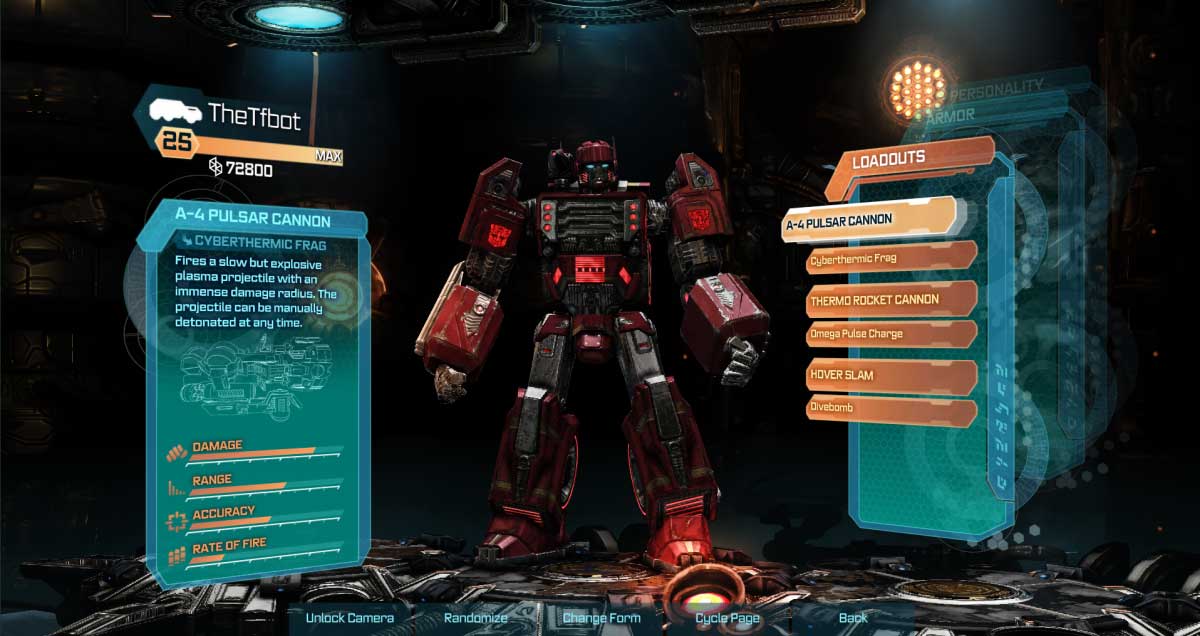This screenshot has width=1200, height=636.
Task: Select the Thermo Rocket Cannon entry
Action: click(x=890, y=299)
